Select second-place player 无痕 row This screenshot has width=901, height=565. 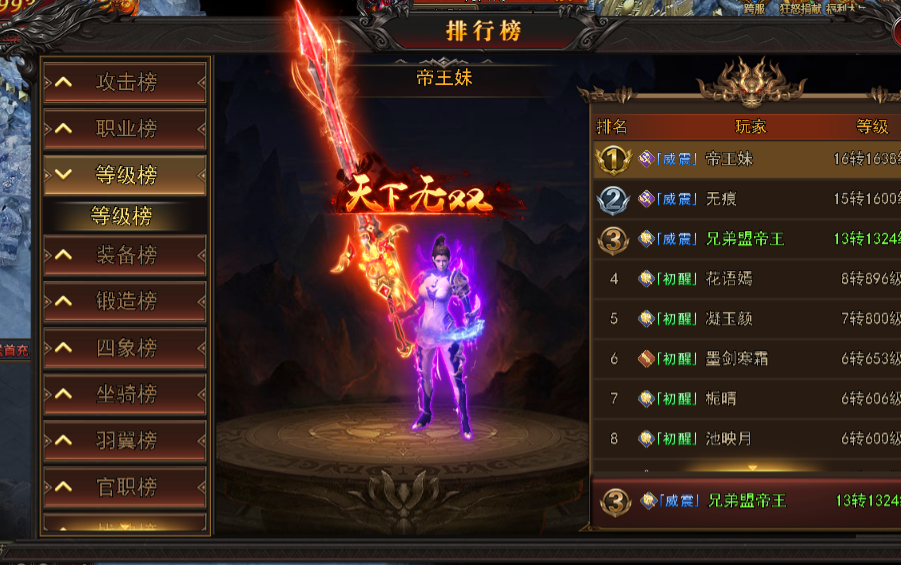pyautogui.click(x=745, y=199)
